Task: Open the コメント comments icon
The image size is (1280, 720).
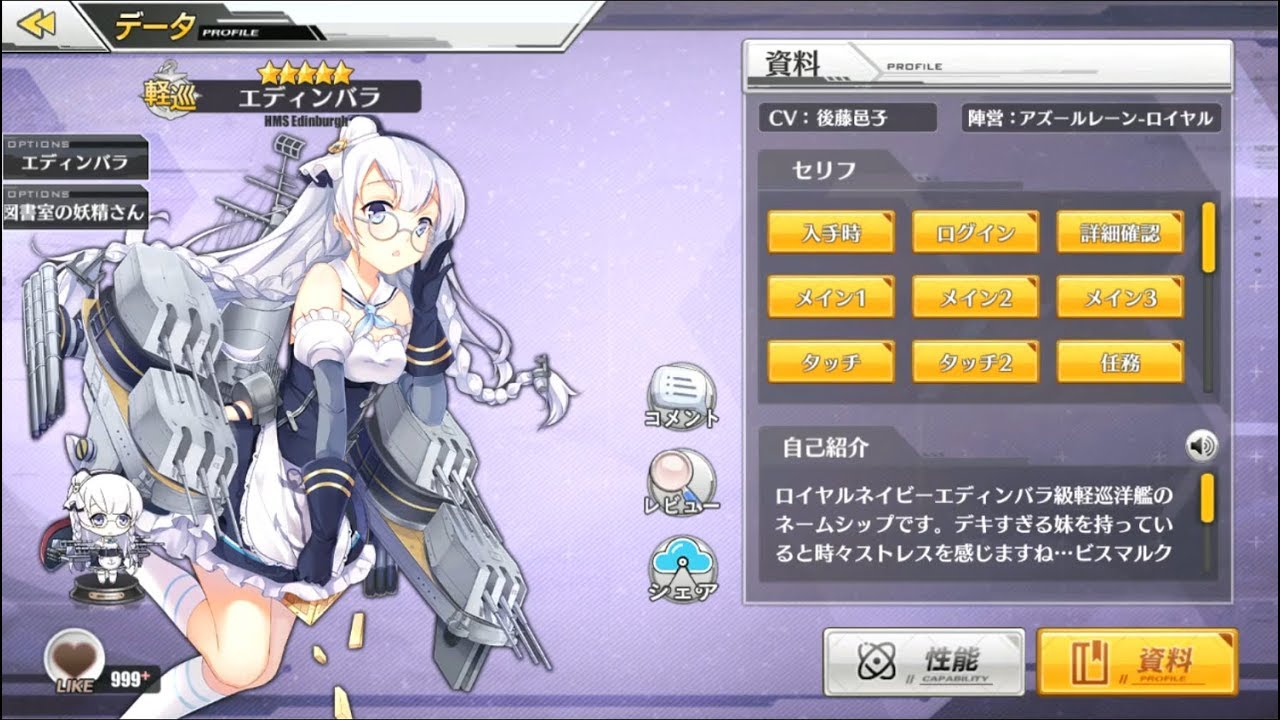Action: click(682, 392)
